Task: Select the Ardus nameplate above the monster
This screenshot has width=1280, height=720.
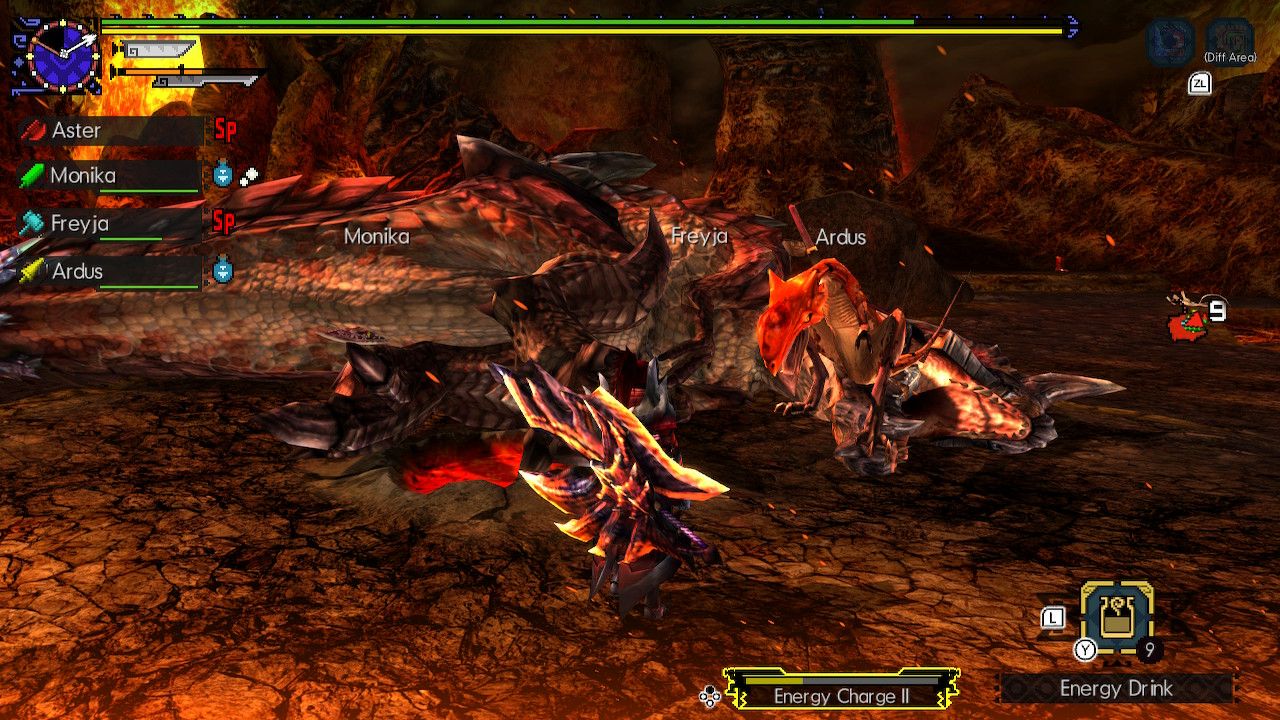Action: tap(840, 238)
